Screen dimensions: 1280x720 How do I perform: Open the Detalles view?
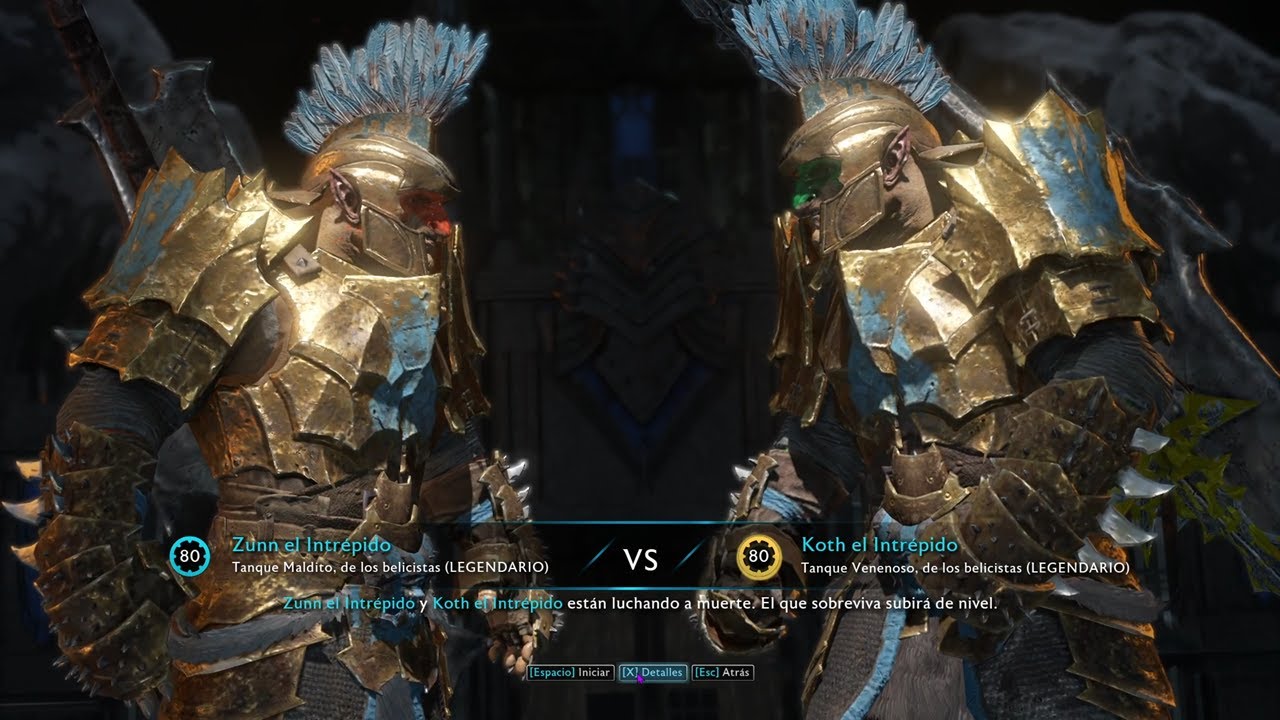click(x=652, y=673)
